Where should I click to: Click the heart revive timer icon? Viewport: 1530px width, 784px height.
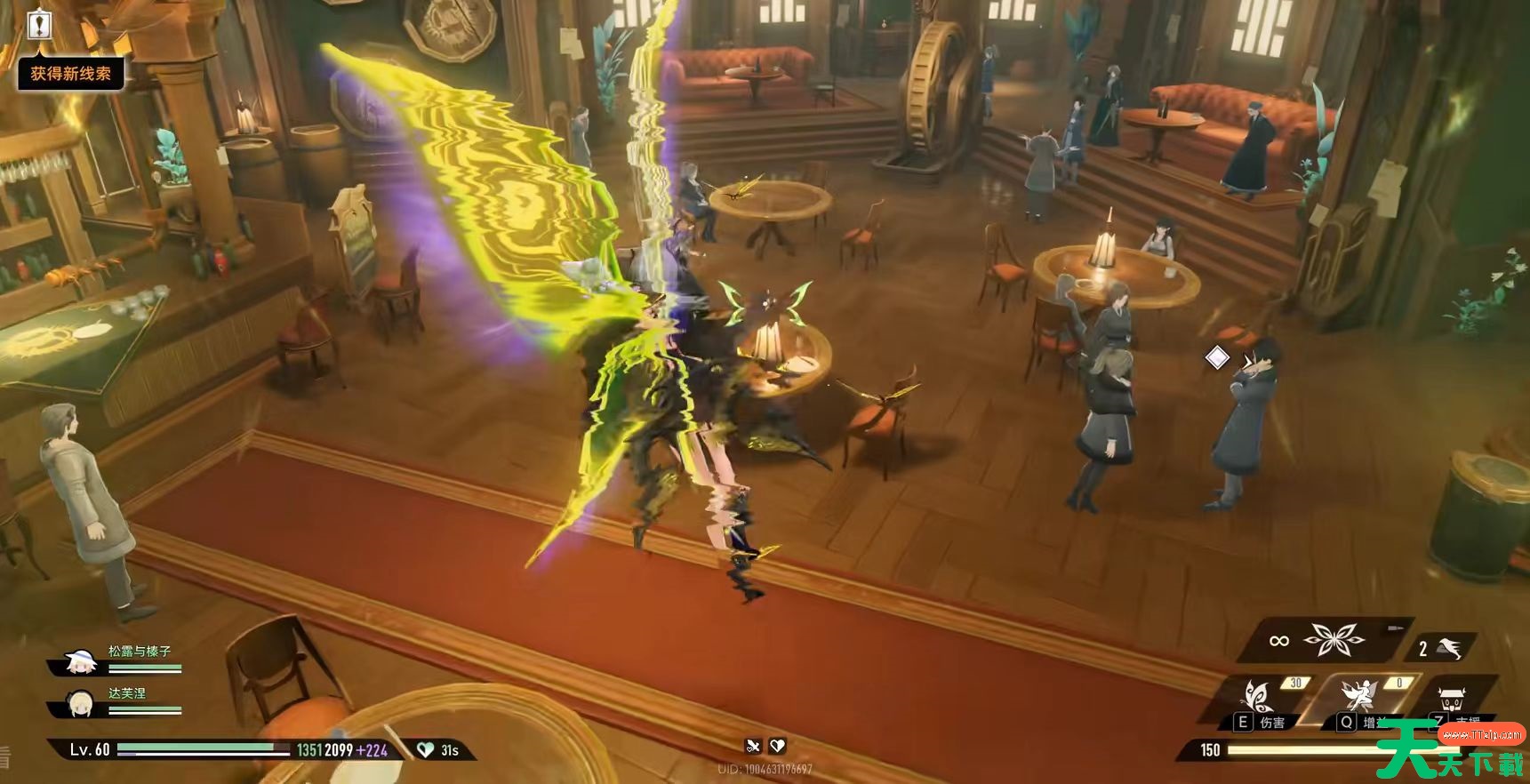[x=426, y=750]
